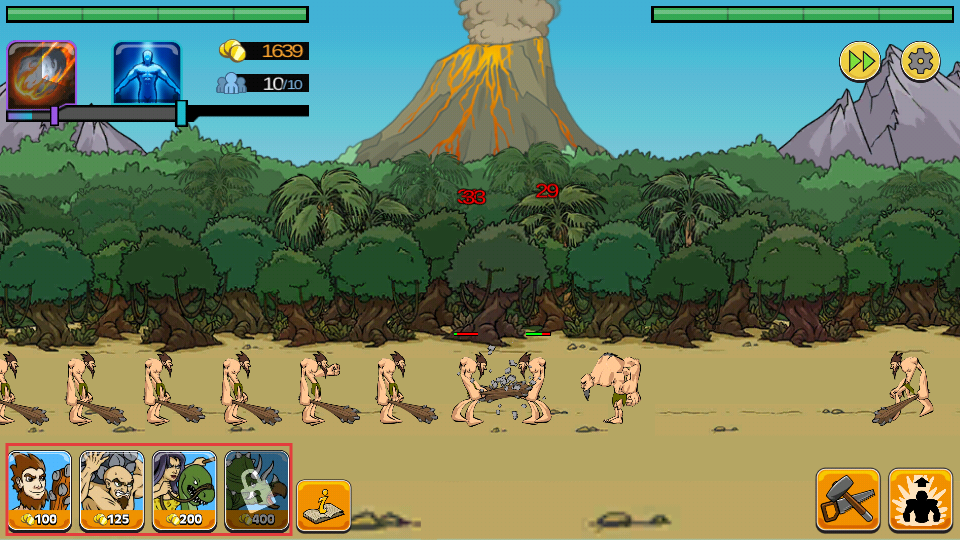Activate the meteor strike ability icon
This screenshot has width=960, height=540.
click(x=41, y=75)
